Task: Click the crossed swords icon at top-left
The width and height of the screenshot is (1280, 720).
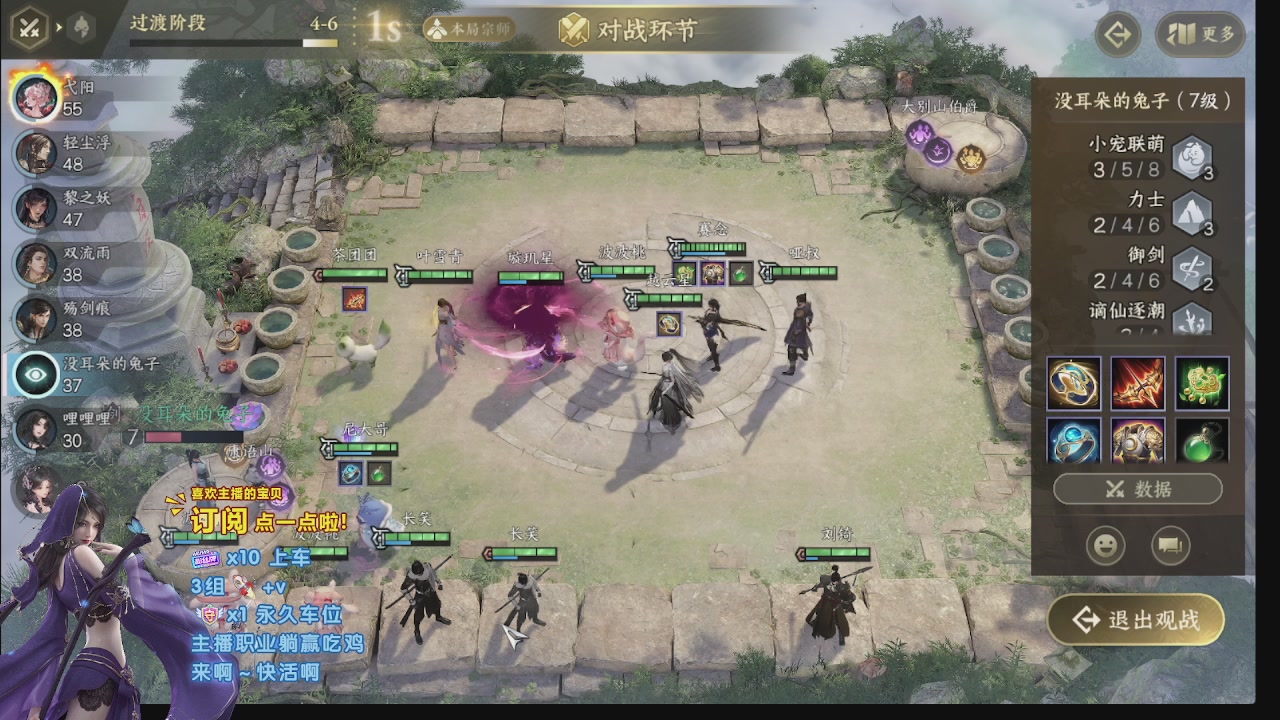Action: (x=29, y=27)
